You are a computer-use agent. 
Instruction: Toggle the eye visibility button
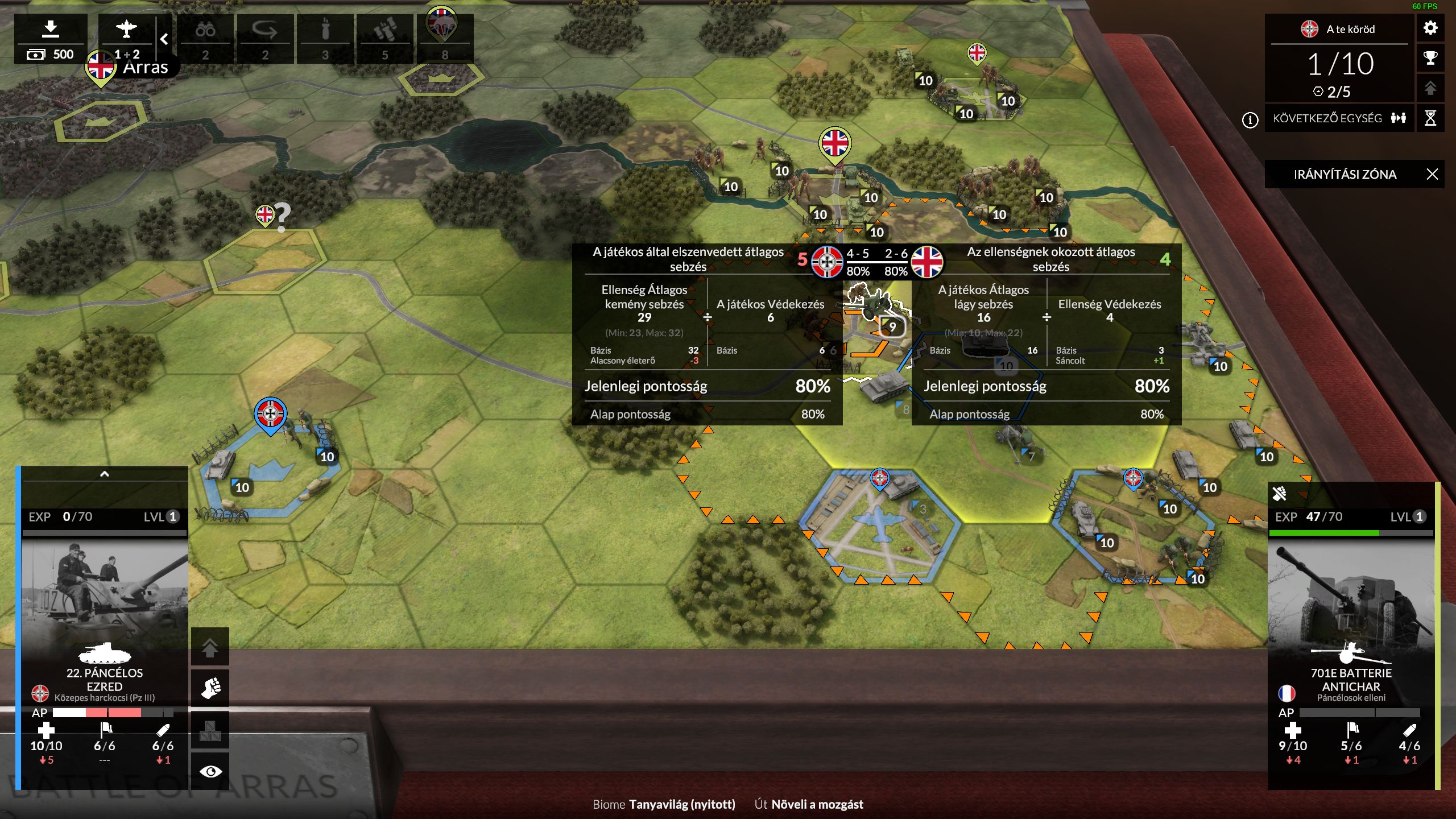pyautogui.click(x=210, y=771)
